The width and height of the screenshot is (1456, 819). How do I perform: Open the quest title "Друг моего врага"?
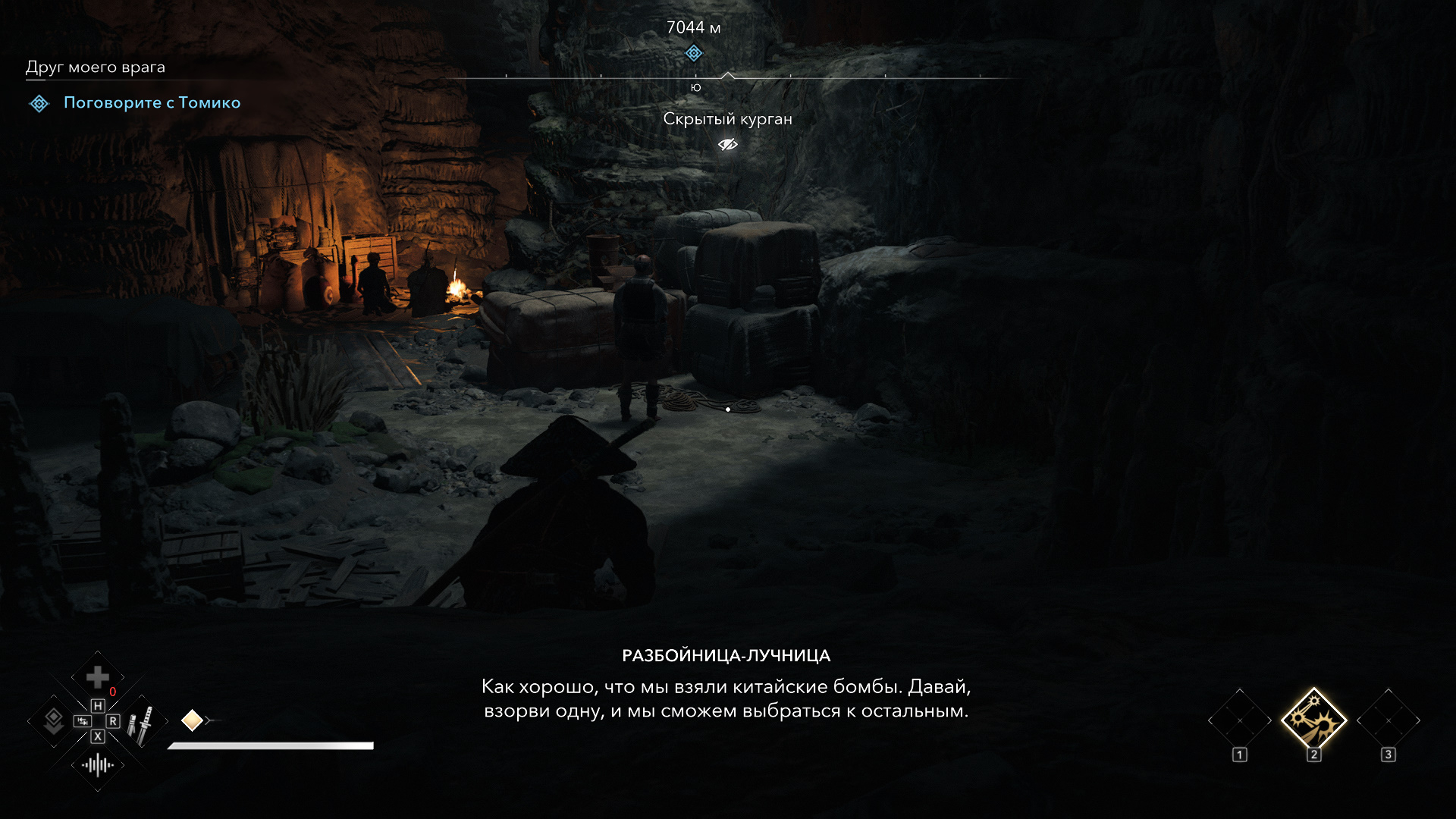(x=96, y=67)
